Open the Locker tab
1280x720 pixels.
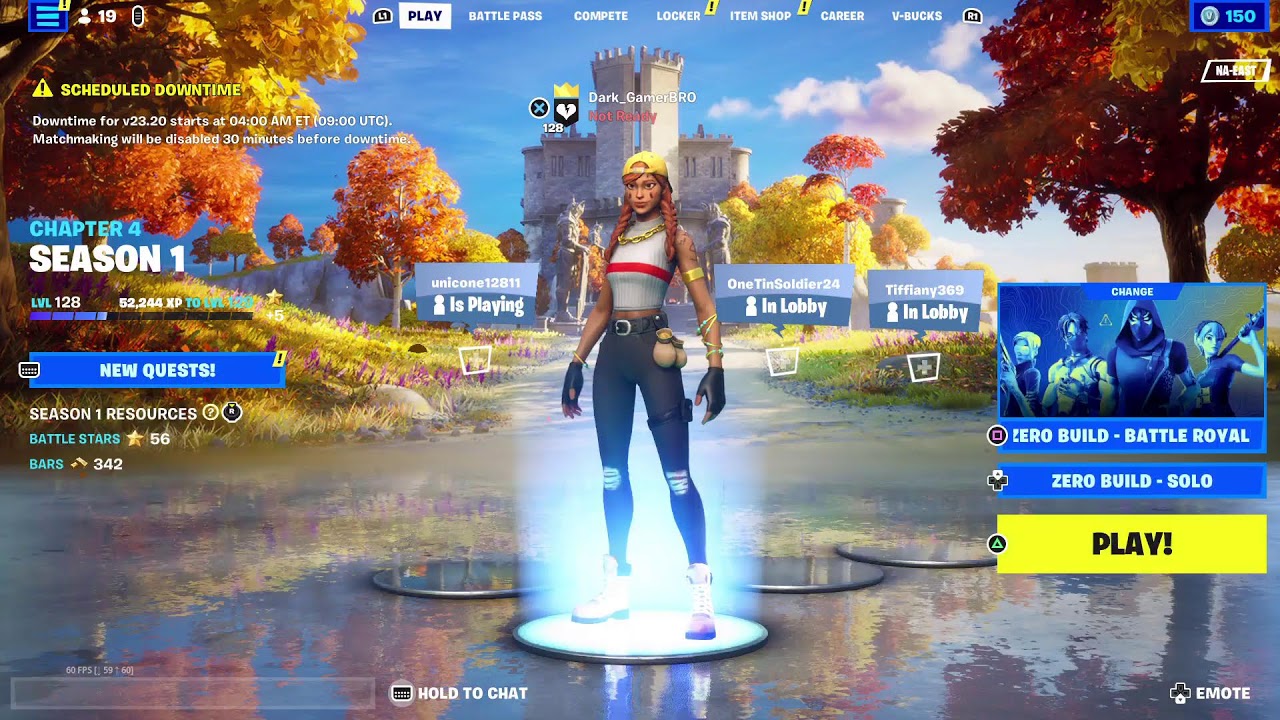[x=678, y=16]
